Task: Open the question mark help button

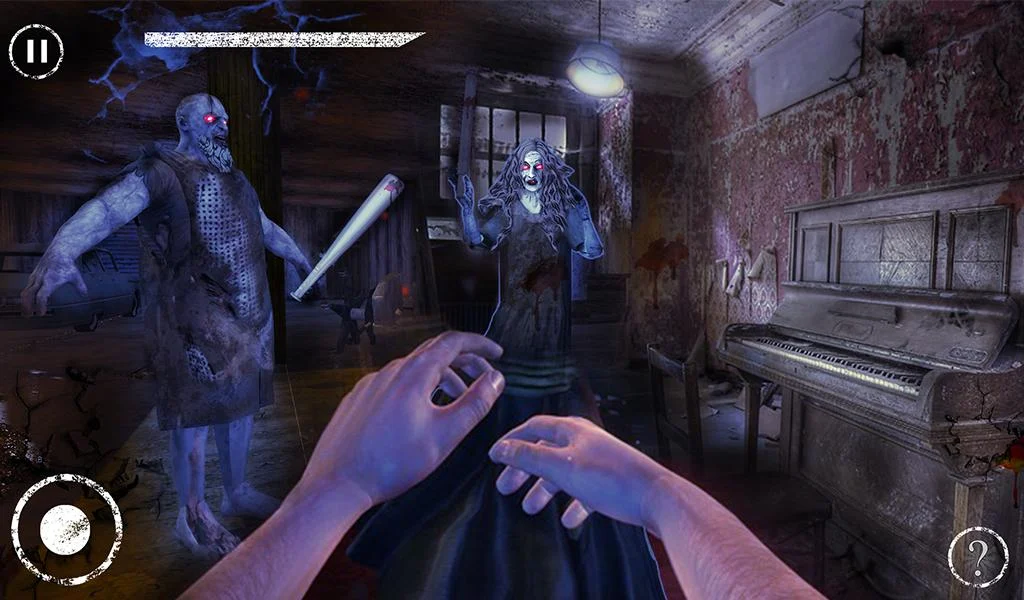Action: click(x=977, y=557)
